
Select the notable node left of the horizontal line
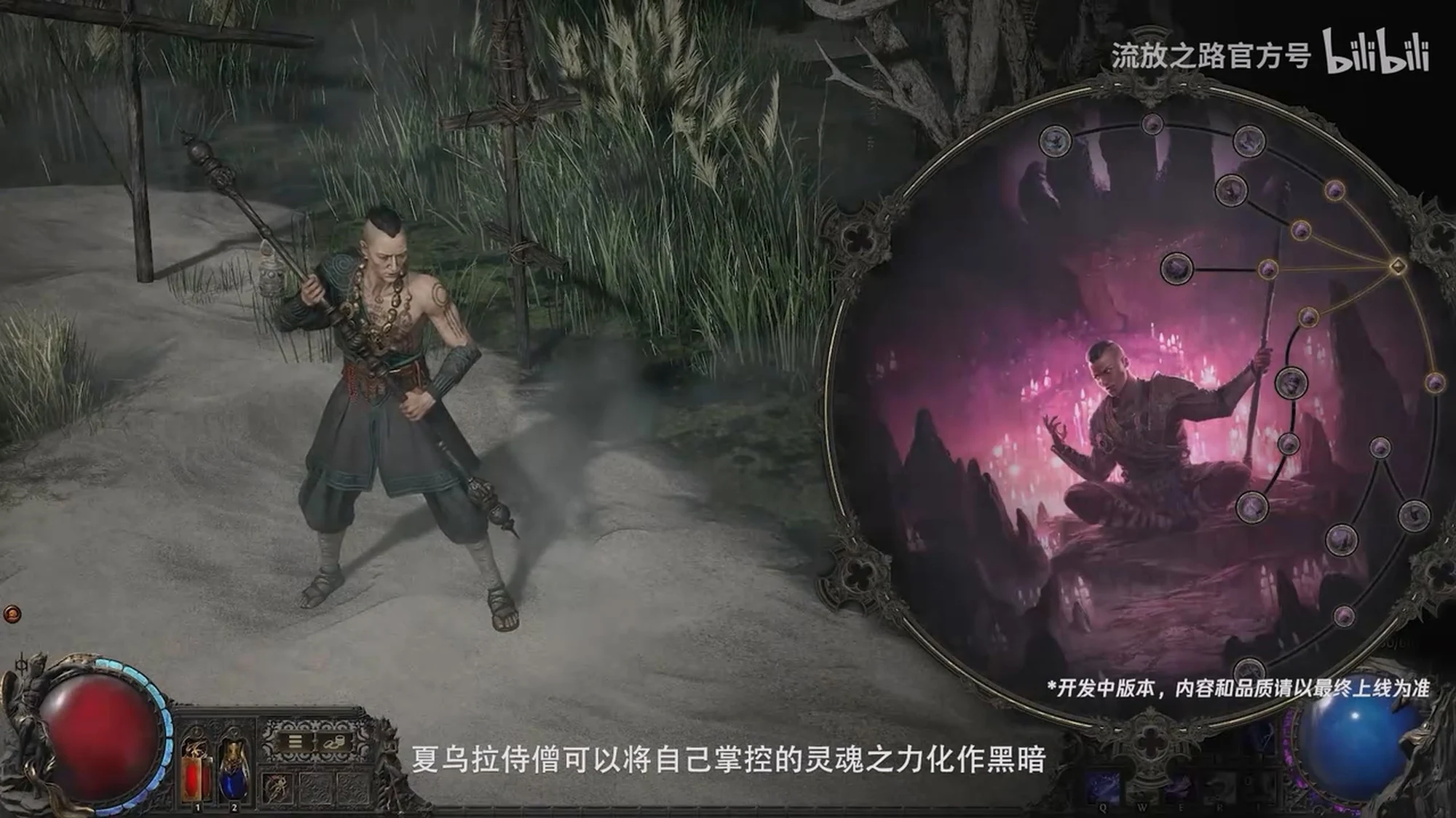(1176, 269)
